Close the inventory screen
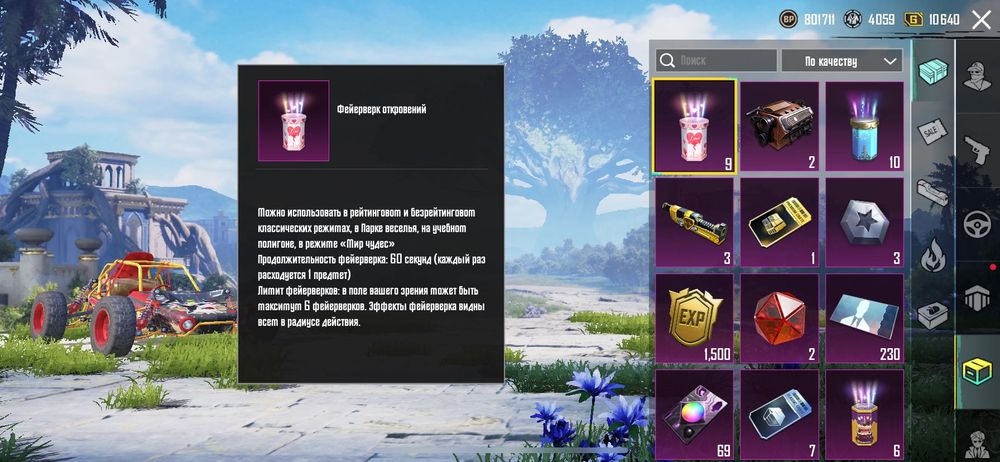The width and height of the screenshot is (1000, 462). pyautogui.click(x=981, y=19)
